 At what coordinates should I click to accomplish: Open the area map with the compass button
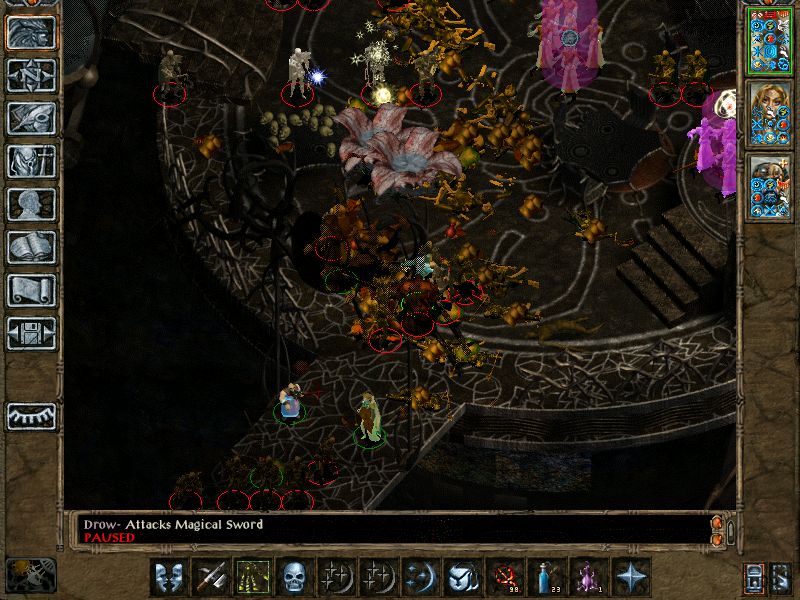pos(32,75)
